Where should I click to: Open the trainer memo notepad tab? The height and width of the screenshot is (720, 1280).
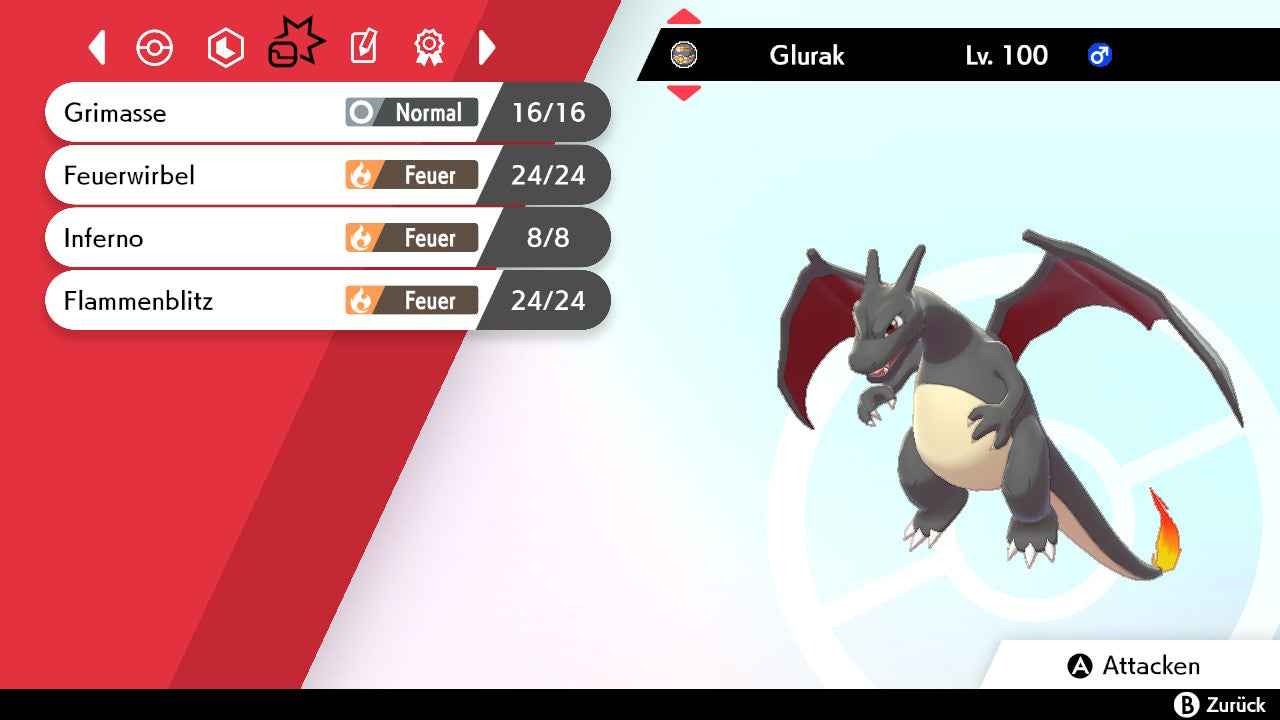363,47
